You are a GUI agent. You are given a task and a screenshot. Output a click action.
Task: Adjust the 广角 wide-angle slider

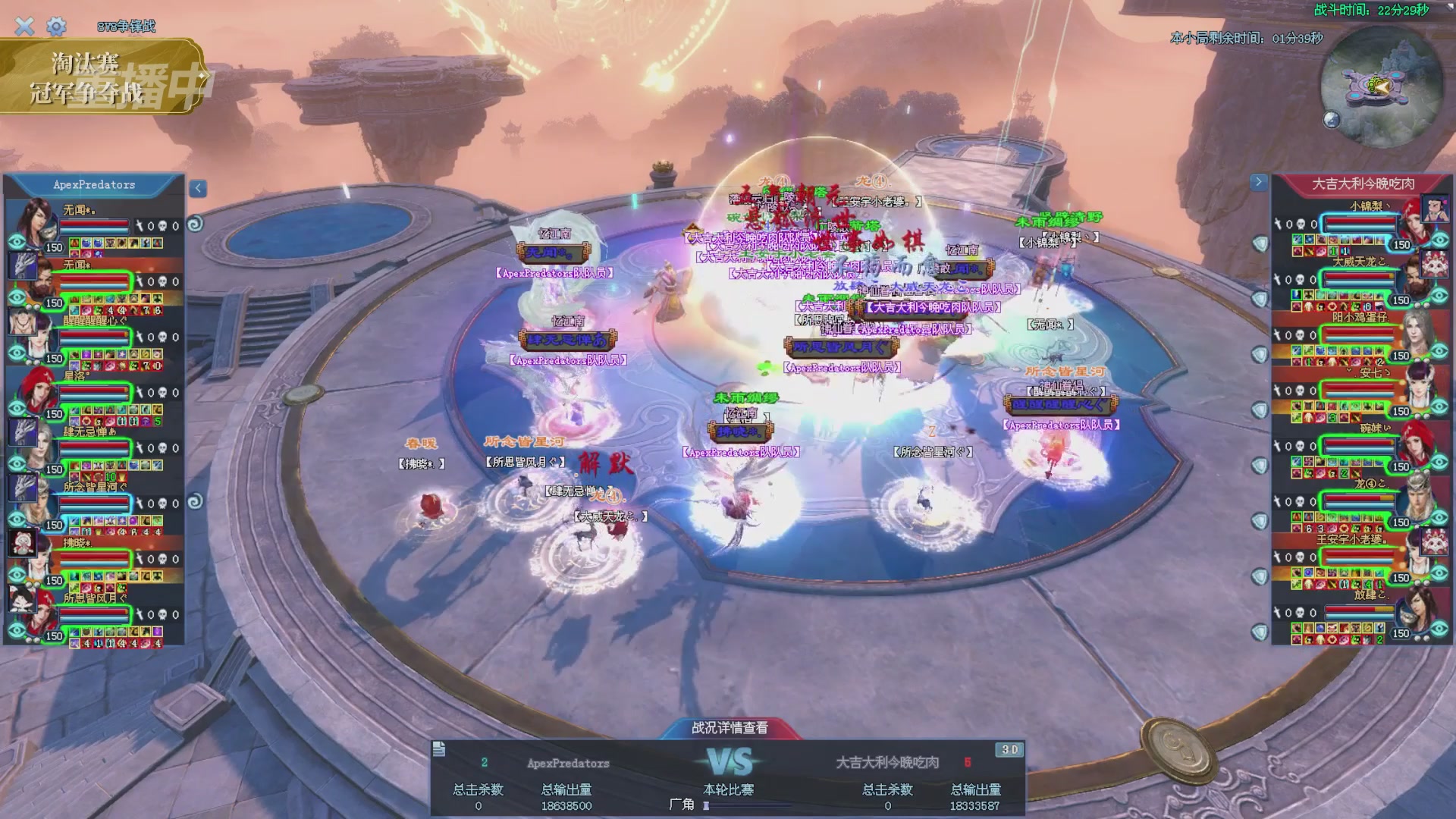pyautogui.click(x=706, y=805)
